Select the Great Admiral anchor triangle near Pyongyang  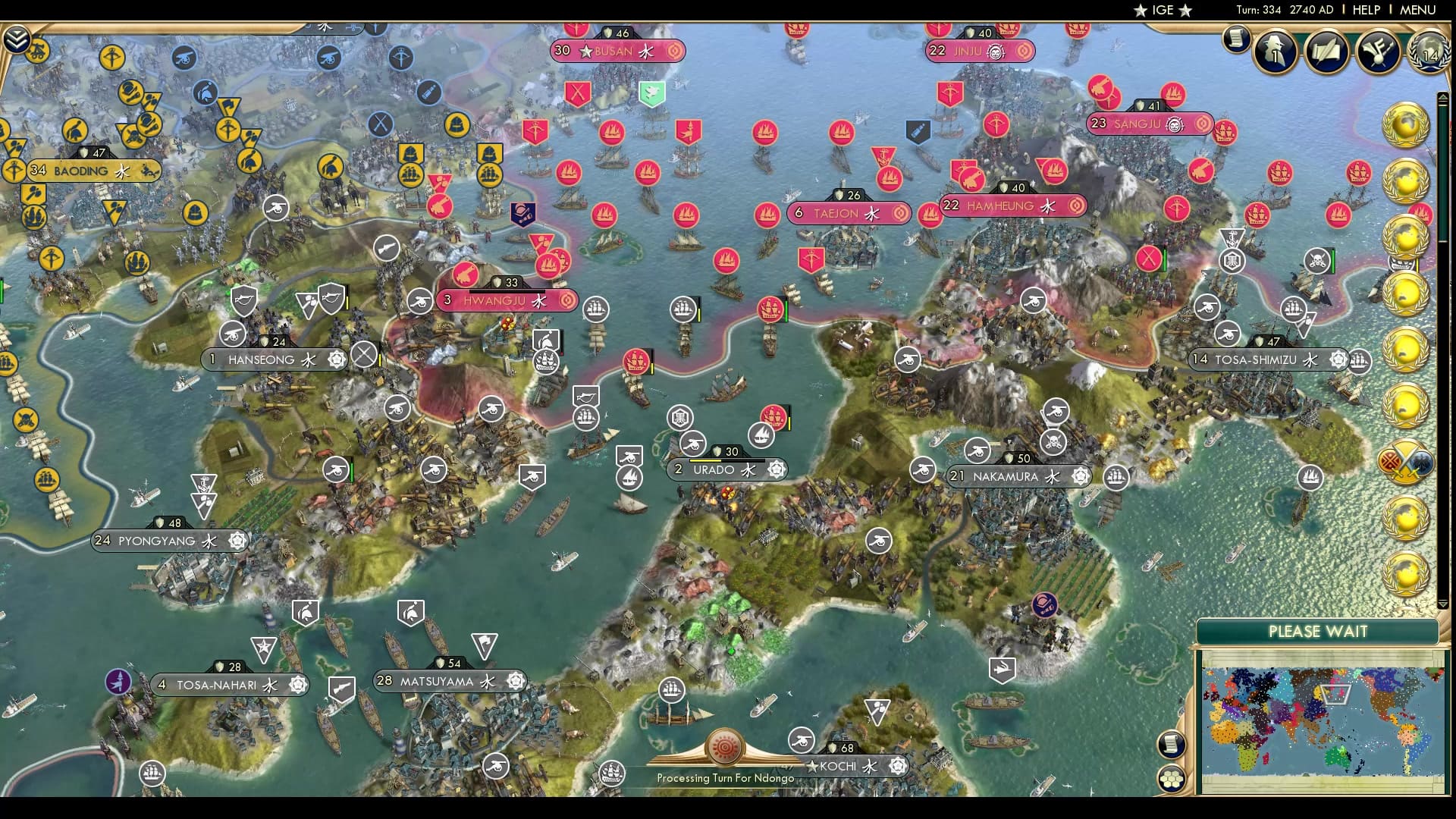click(202, 482)
